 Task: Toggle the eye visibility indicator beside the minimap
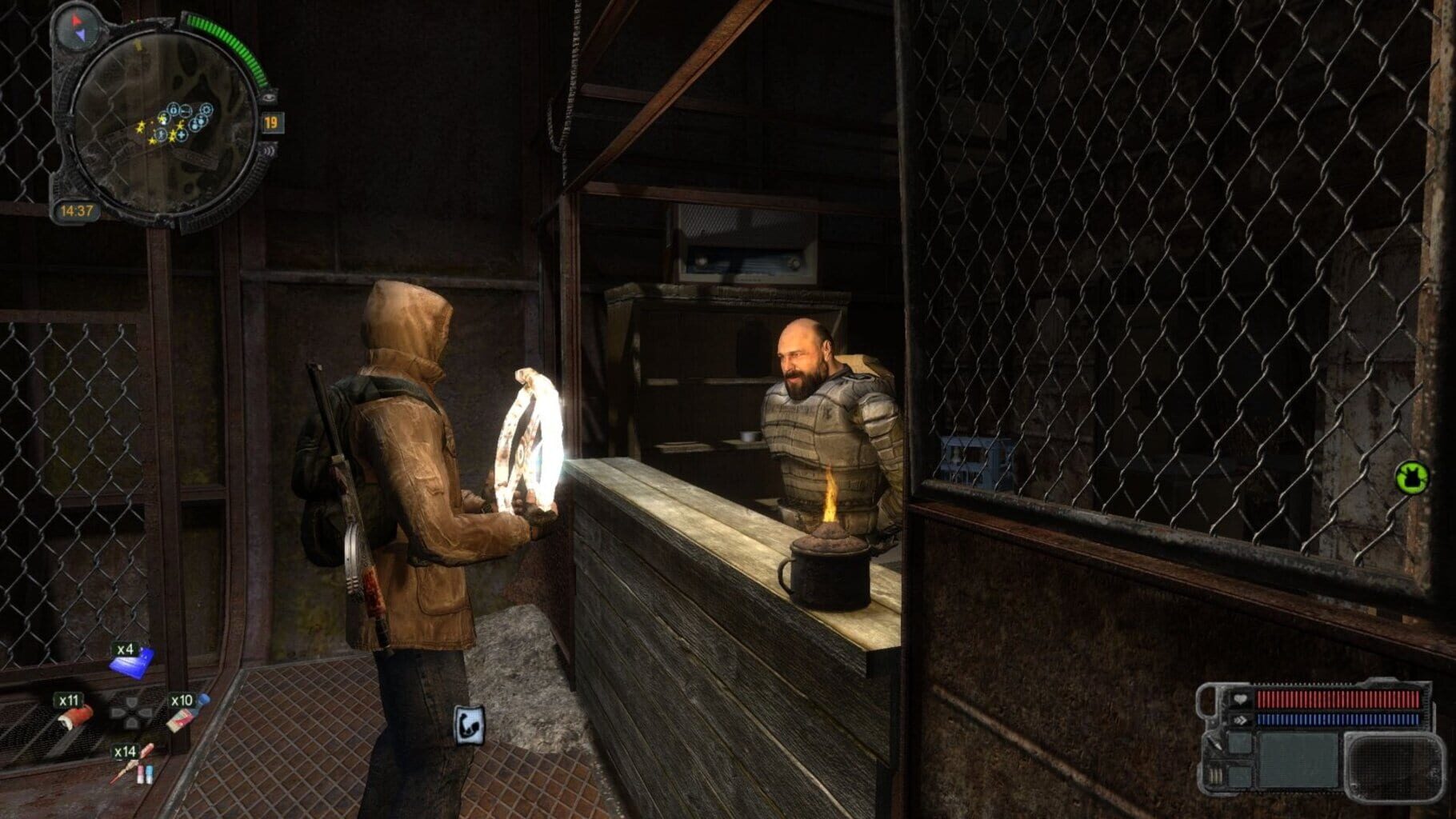click(267, 97)
